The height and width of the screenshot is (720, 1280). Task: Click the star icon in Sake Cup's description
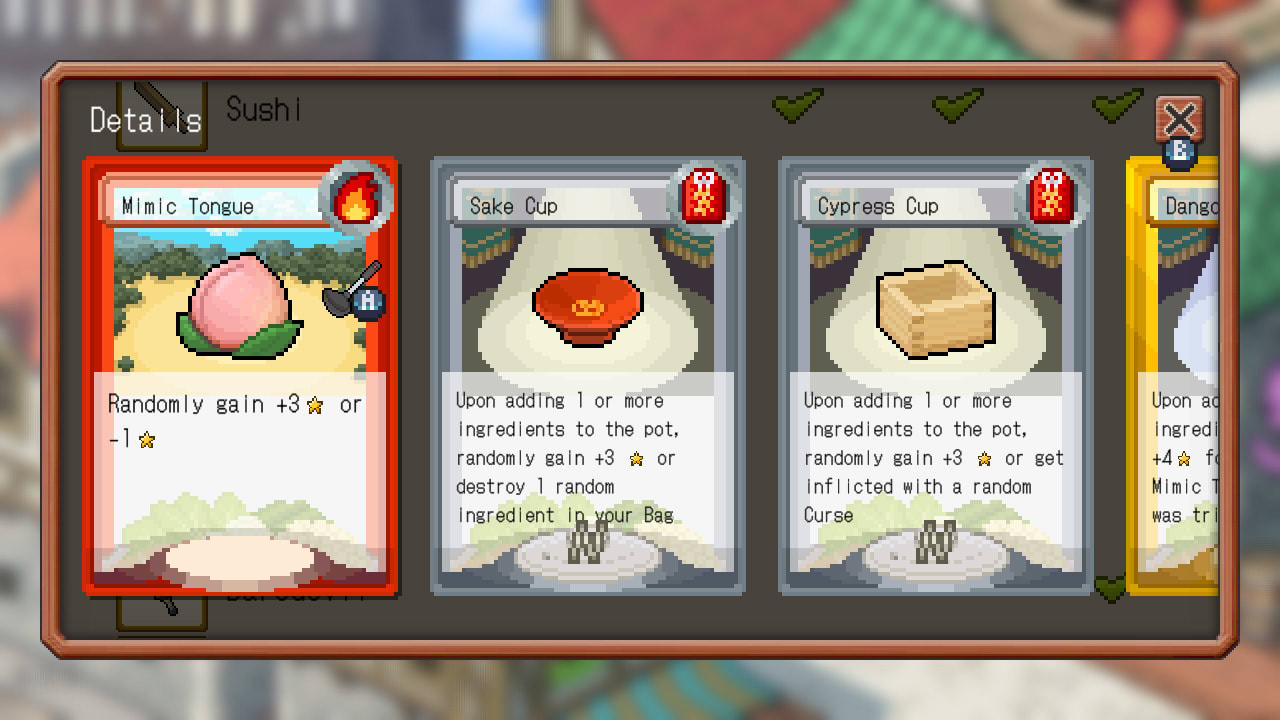tap(637, 459)
